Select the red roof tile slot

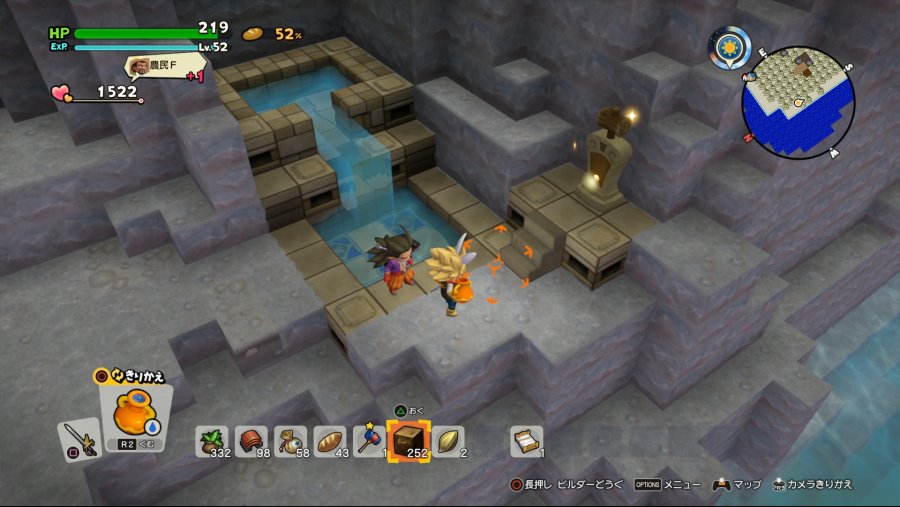click(251, 440)
